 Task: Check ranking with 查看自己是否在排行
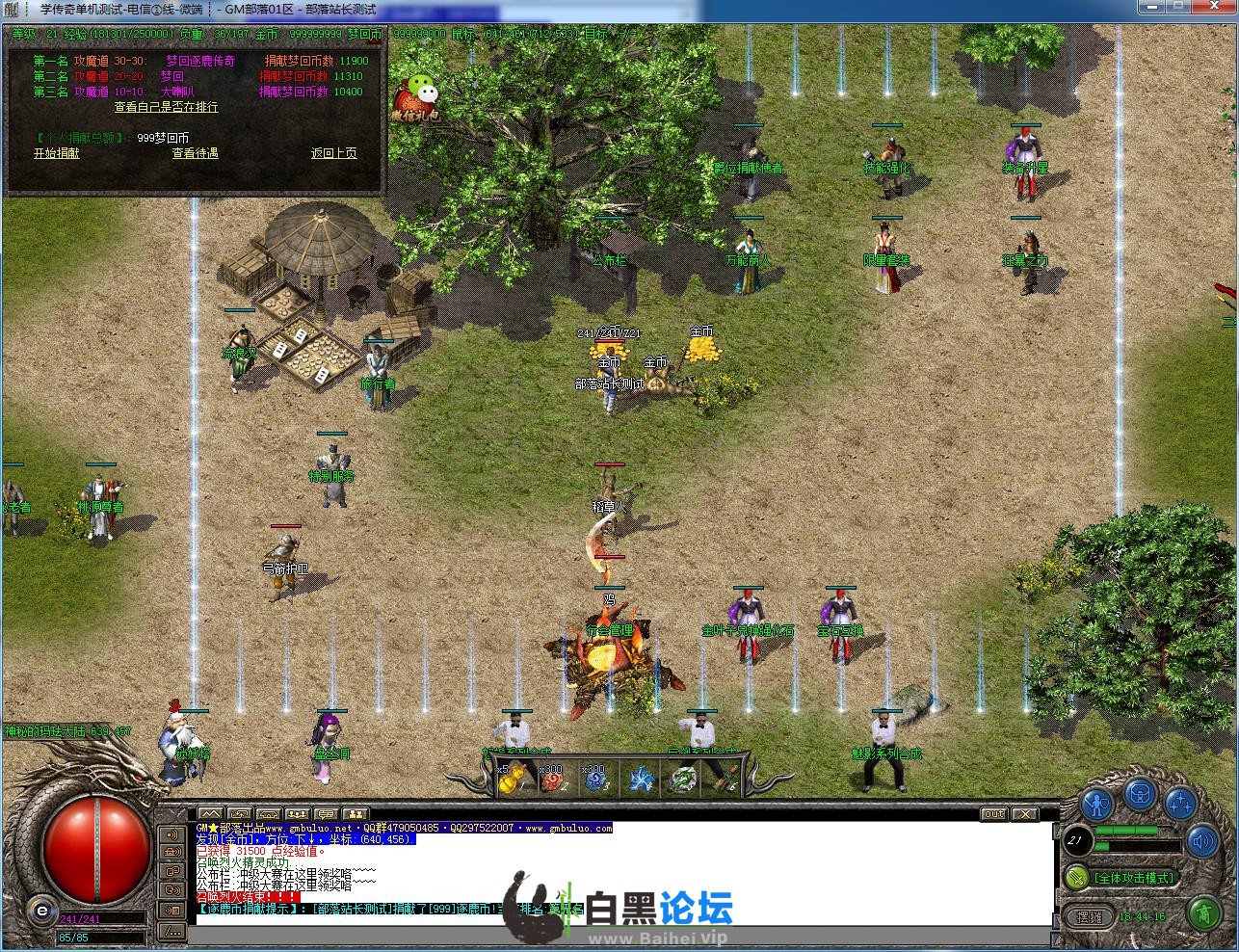coord(166,107)
